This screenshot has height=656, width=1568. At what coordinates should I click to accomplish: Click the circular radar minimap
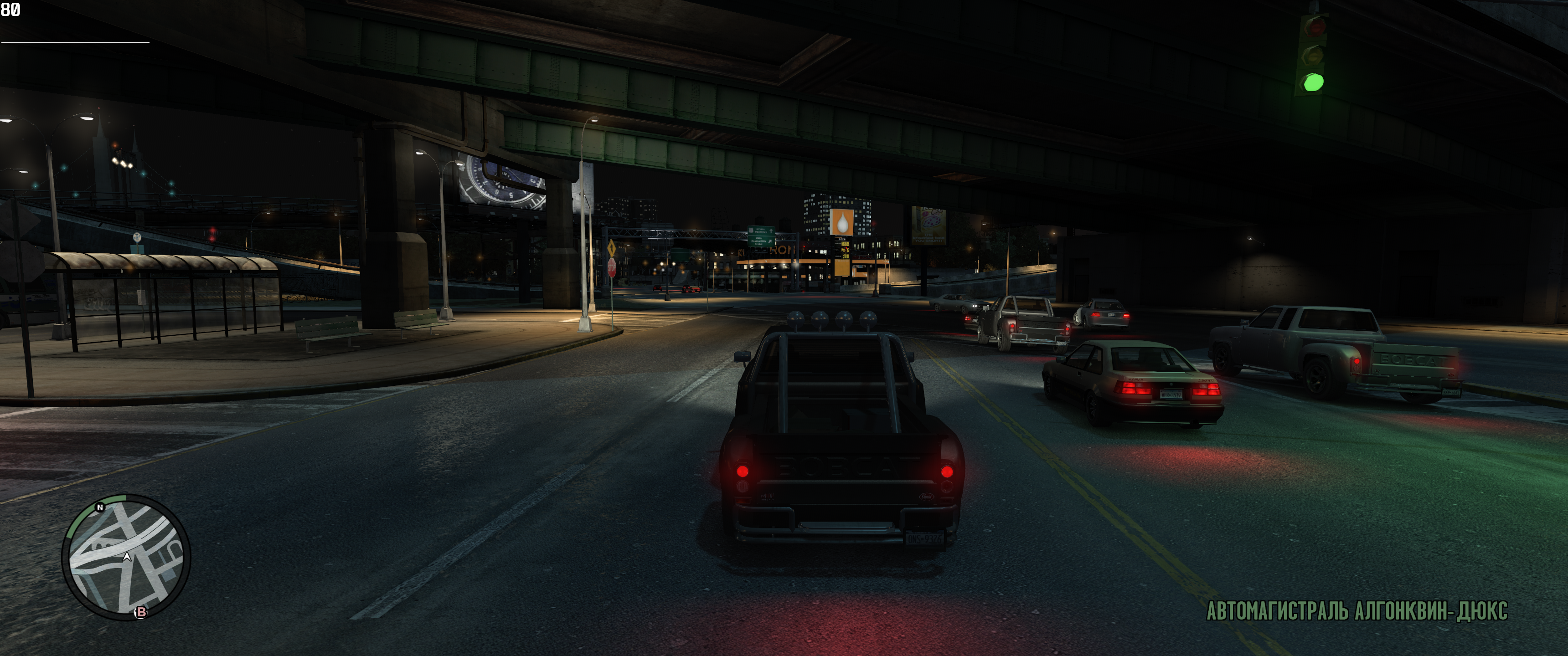tap(126, 558)
